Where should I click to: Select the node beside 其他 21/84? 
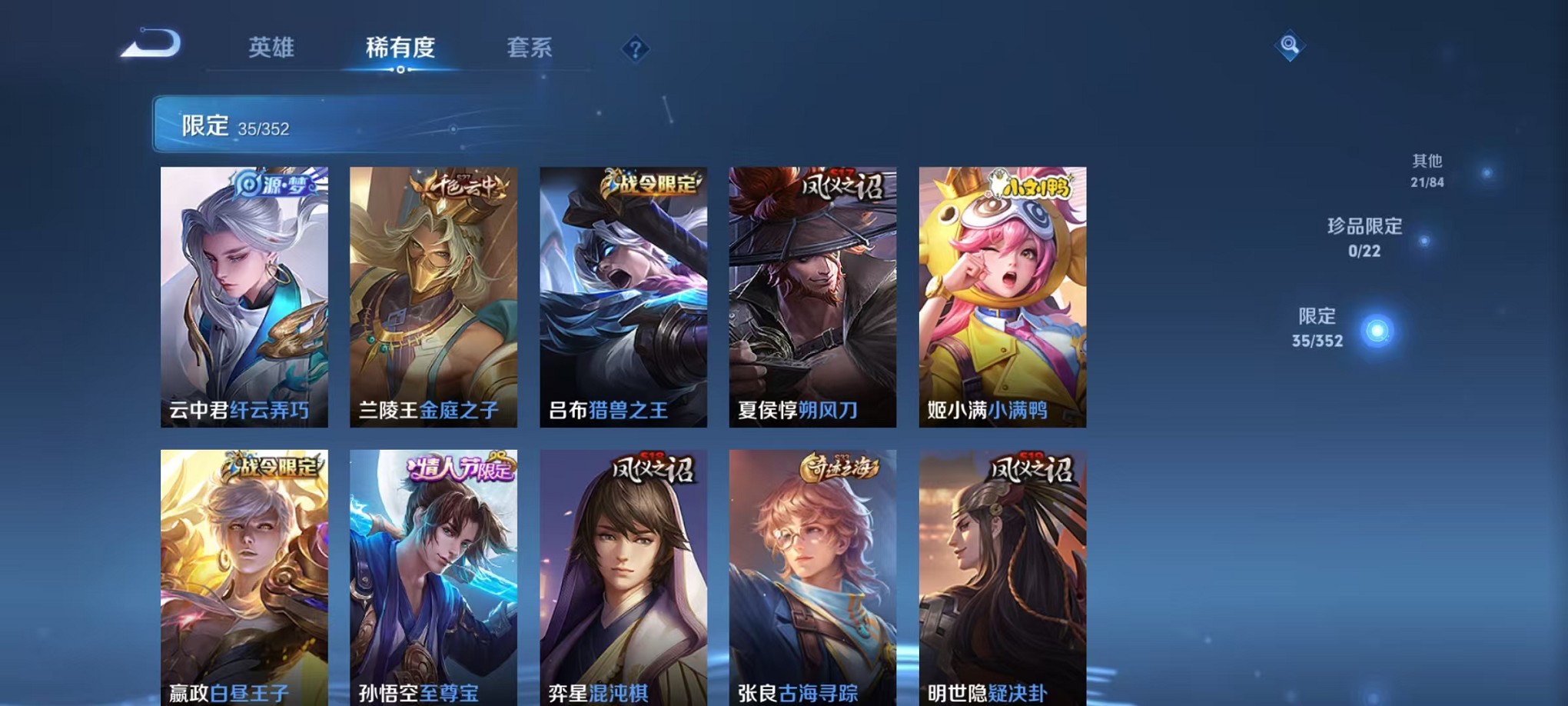coord(1486,174)
